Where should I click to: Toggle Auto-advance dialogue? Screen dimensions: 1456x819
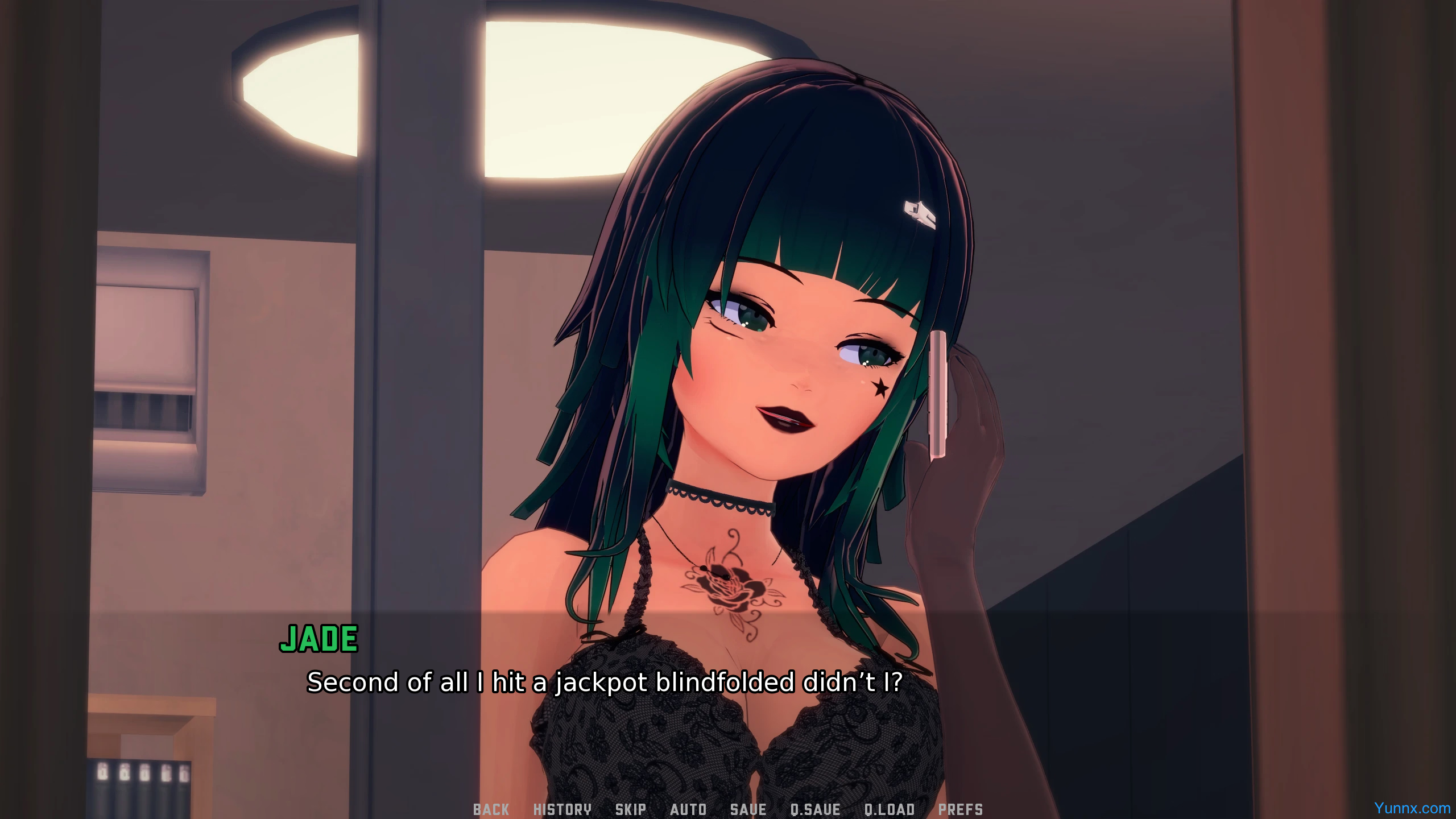688,809
